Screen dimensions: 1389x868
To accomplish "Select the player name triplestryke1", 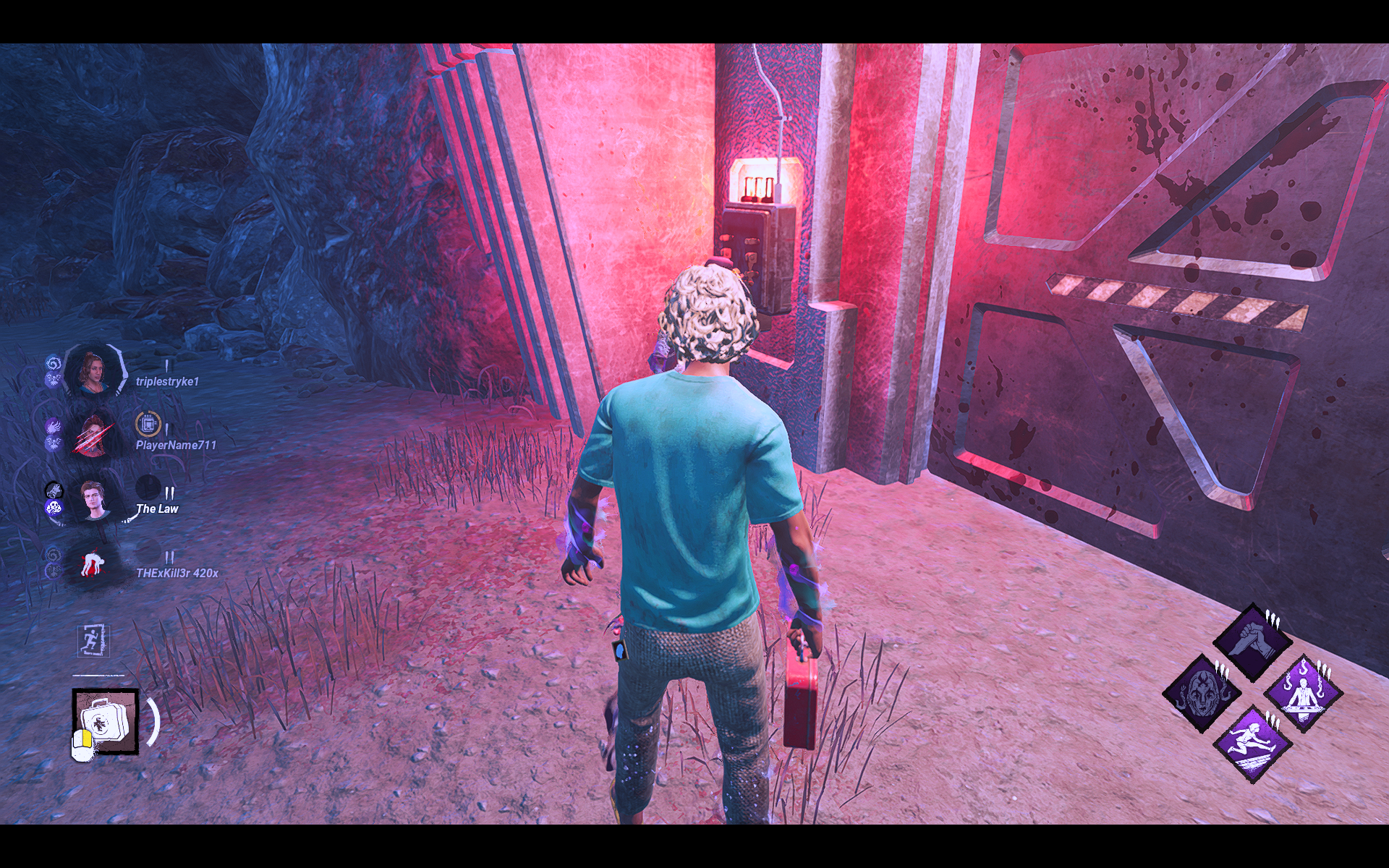I will tap(168, 381).
